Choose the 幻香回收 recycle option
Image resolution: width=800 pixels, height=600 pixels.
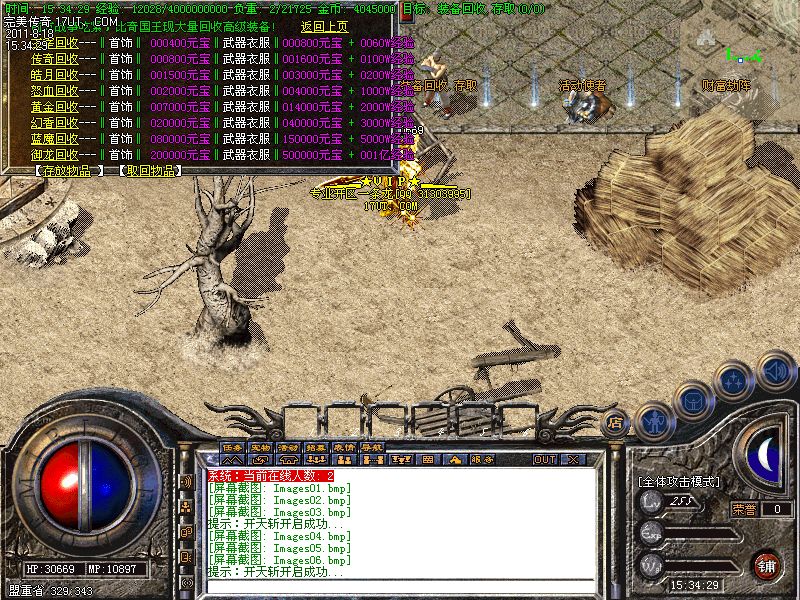point(54,123)
